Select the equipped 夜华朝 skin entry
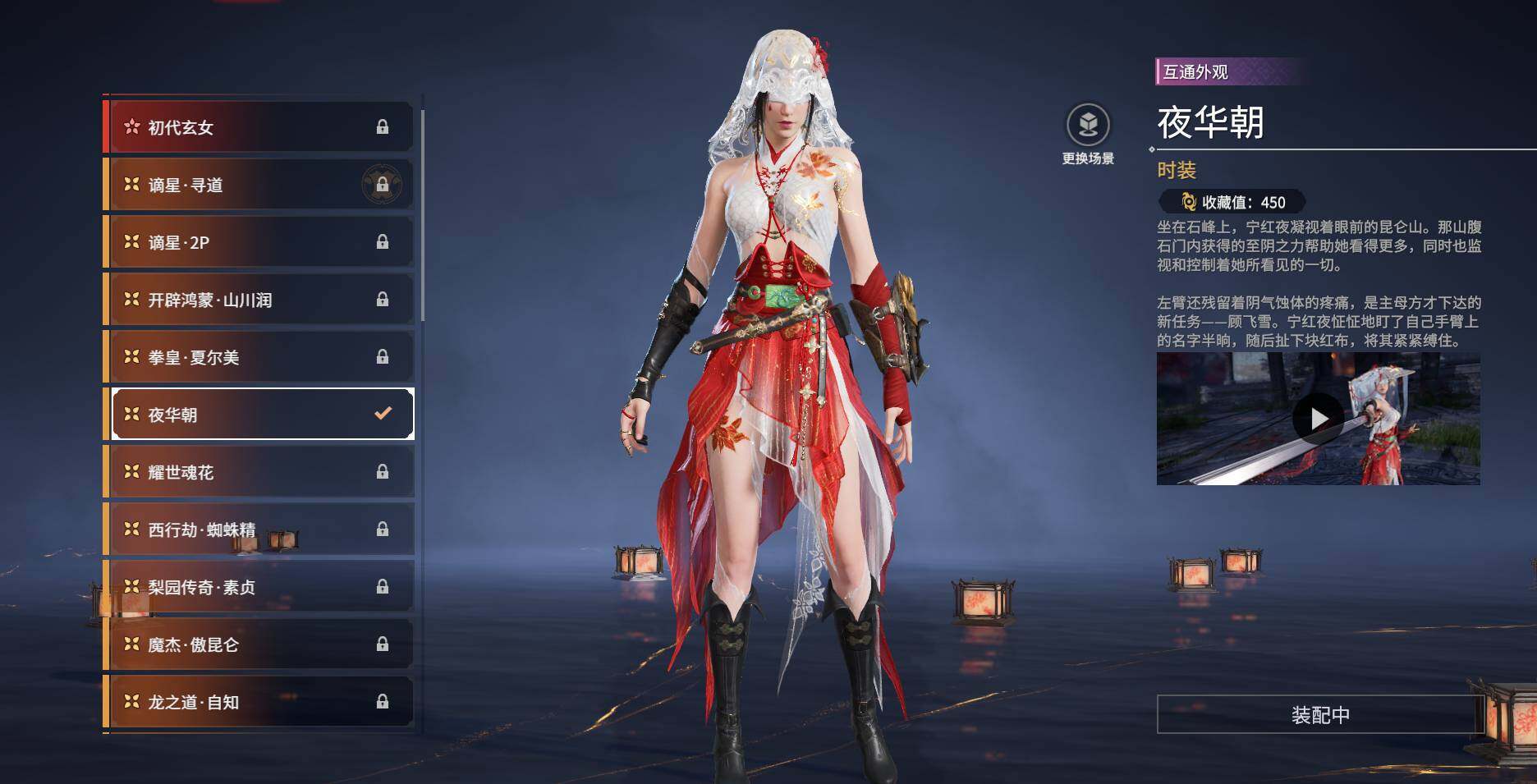Image resolution: width=1537 pixels, height=784 pixels. point(259,415)
